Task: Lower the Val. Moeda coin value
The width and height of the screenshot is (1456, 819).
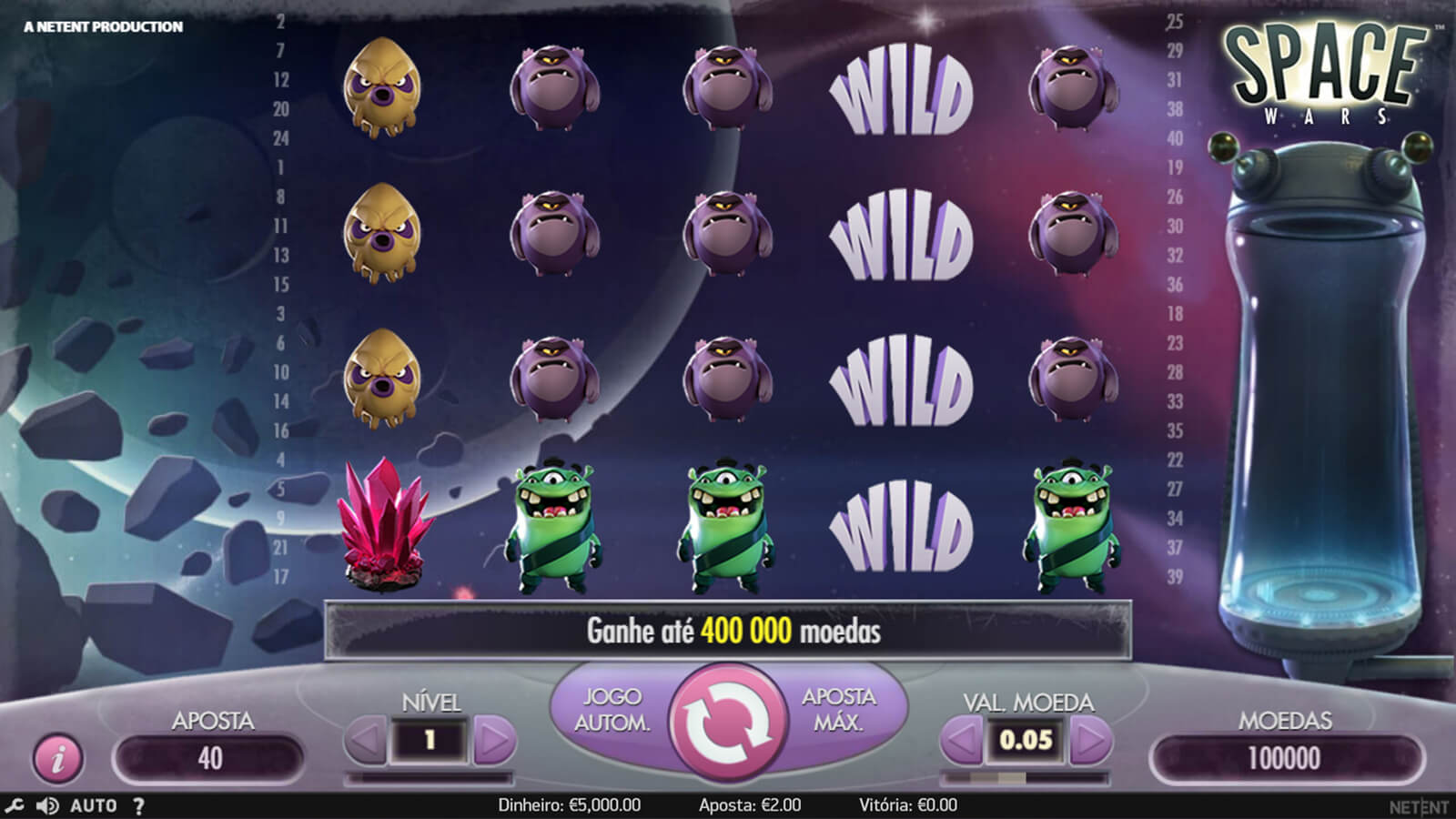Action: (x=961, y=741)
